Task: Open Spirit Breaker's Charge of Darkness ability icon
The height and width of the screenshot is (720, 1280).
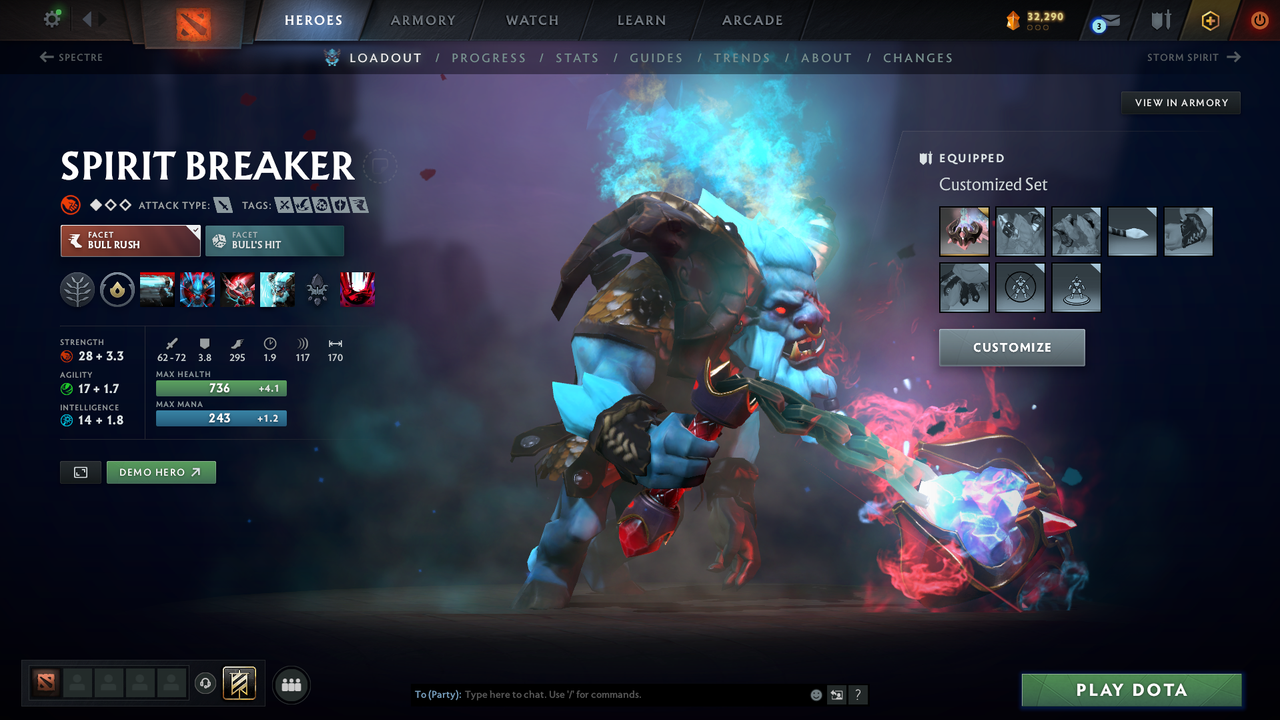Action: coord(158,290)
